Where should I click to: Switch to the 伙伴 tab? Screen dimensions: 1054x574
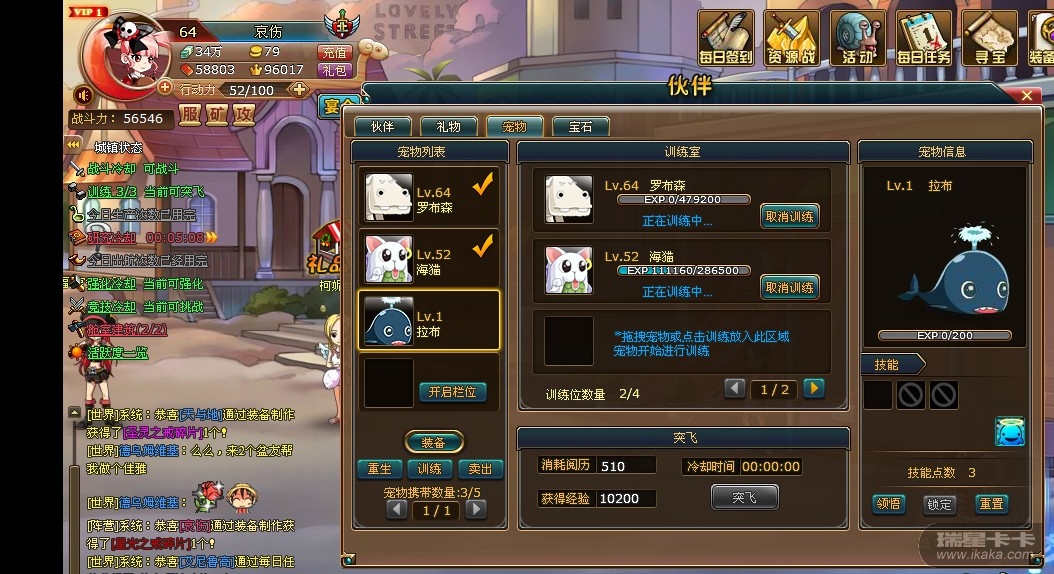coord(382,127)
